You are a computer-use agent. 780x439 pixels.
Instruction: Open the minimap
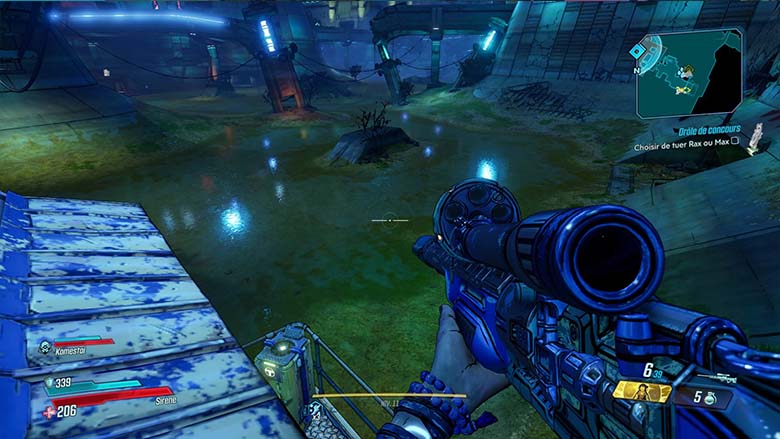[x=689, y=71]
